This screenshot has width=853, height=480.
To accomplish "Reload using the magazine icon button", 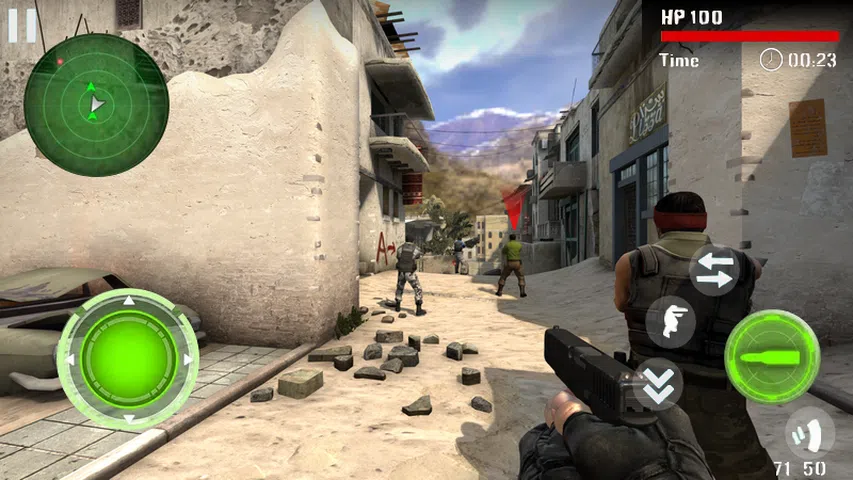I will pyautogui.click(x=808, y=431).
